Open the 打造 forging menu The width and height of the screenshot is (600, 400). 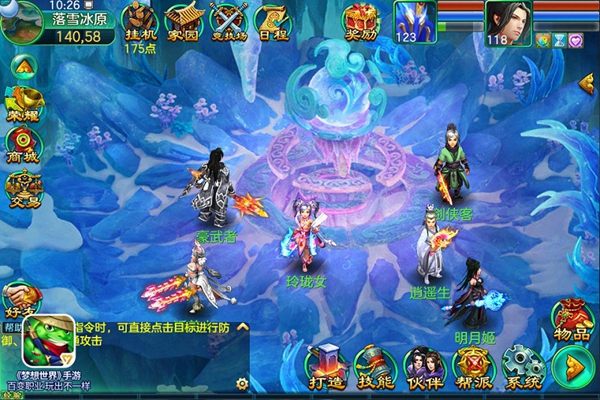[x=327, y=366]
